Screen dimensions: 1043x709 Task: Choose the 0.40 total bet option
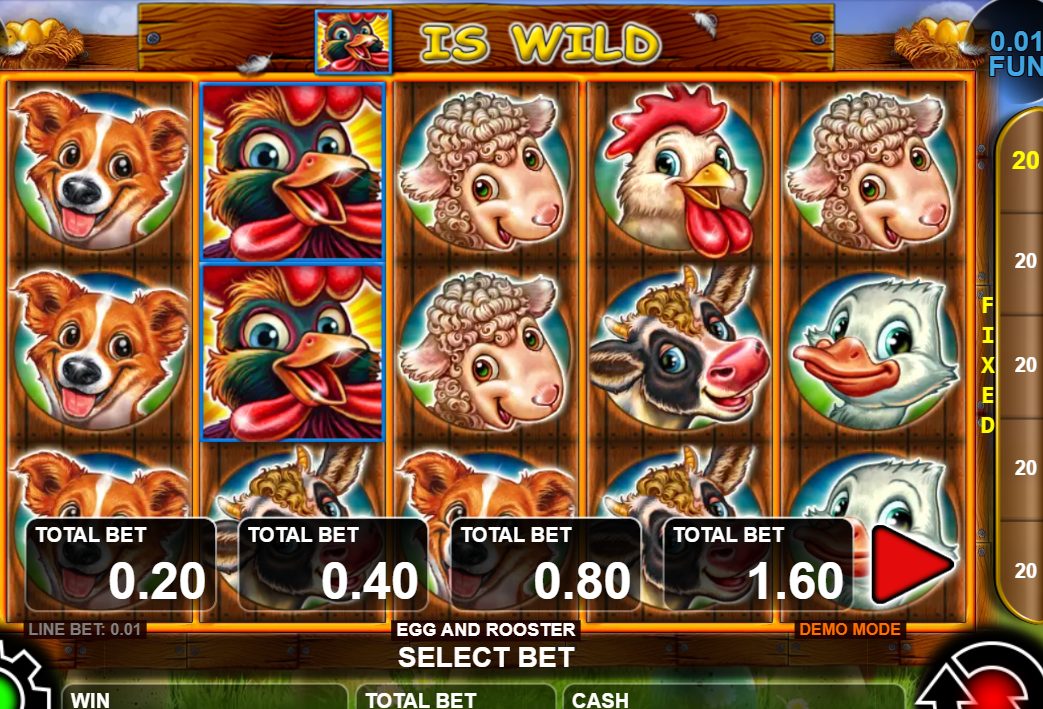coord(333,564)
